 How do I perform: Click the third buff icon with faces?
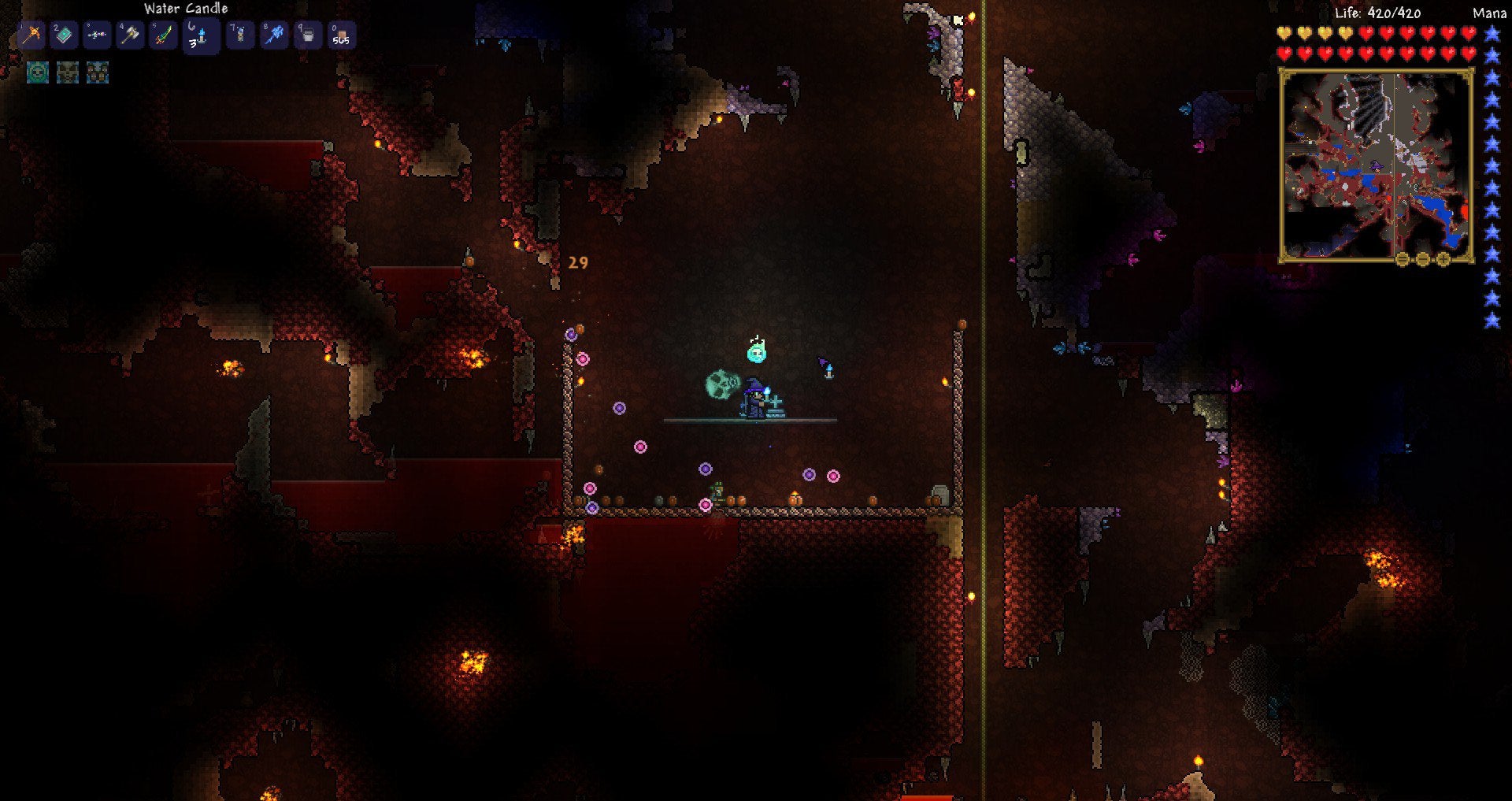coord(98,72)
